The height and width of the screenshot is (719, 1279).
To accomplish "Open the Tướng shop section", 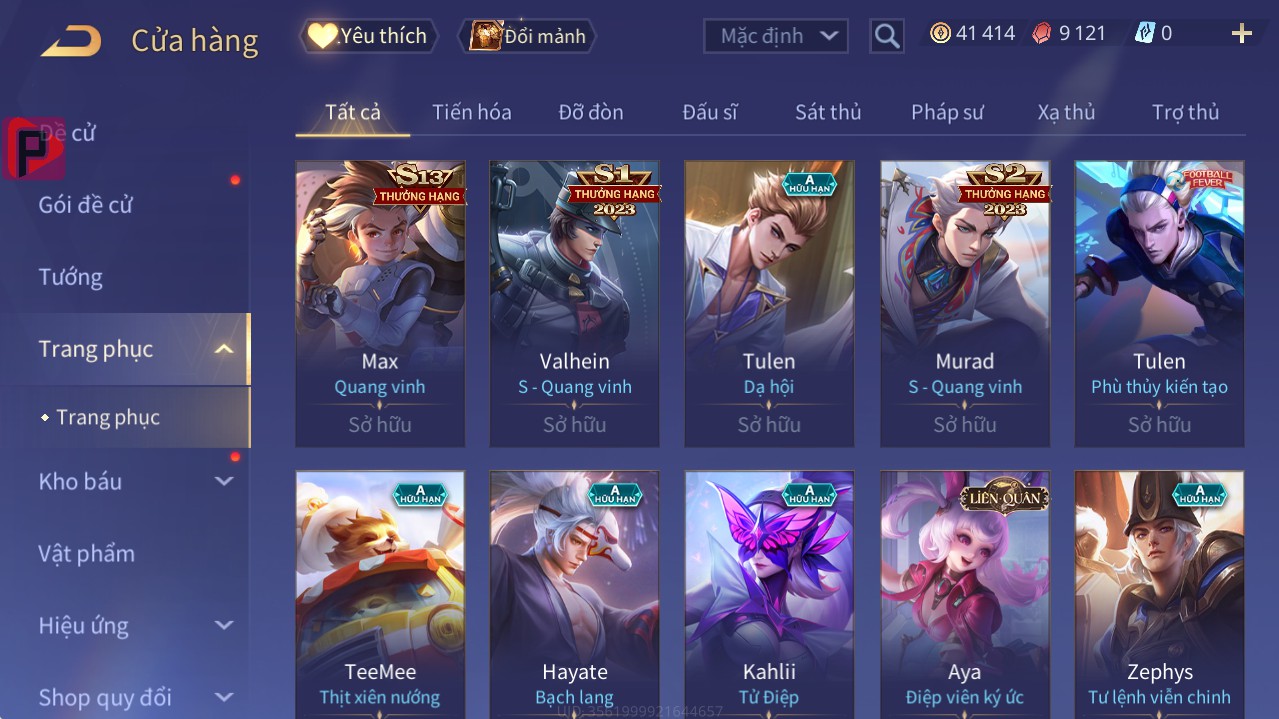I will (70, 277).
